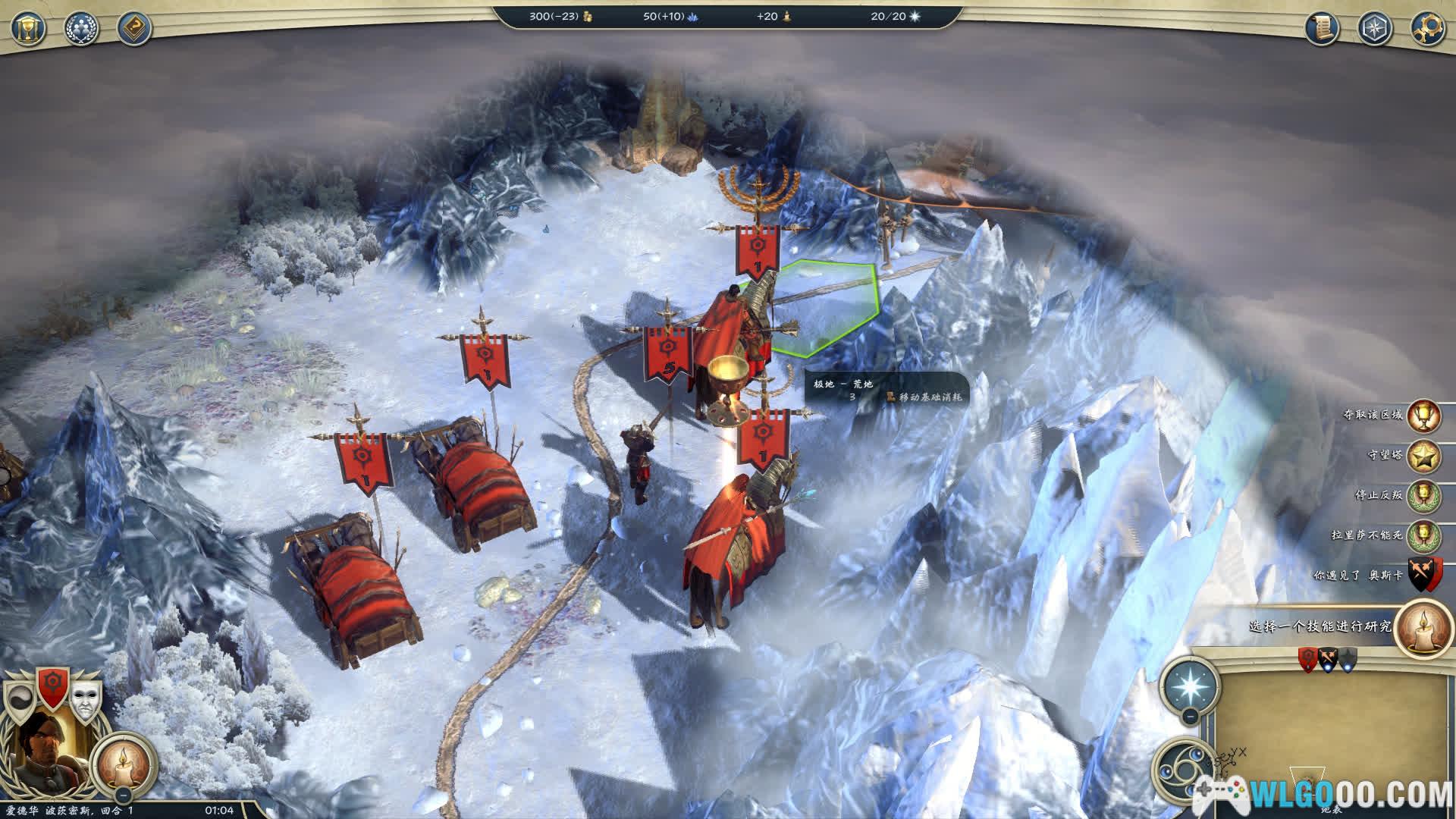
Task: Show the 停止反叛 quest notification
Action: click(1424, 495)
